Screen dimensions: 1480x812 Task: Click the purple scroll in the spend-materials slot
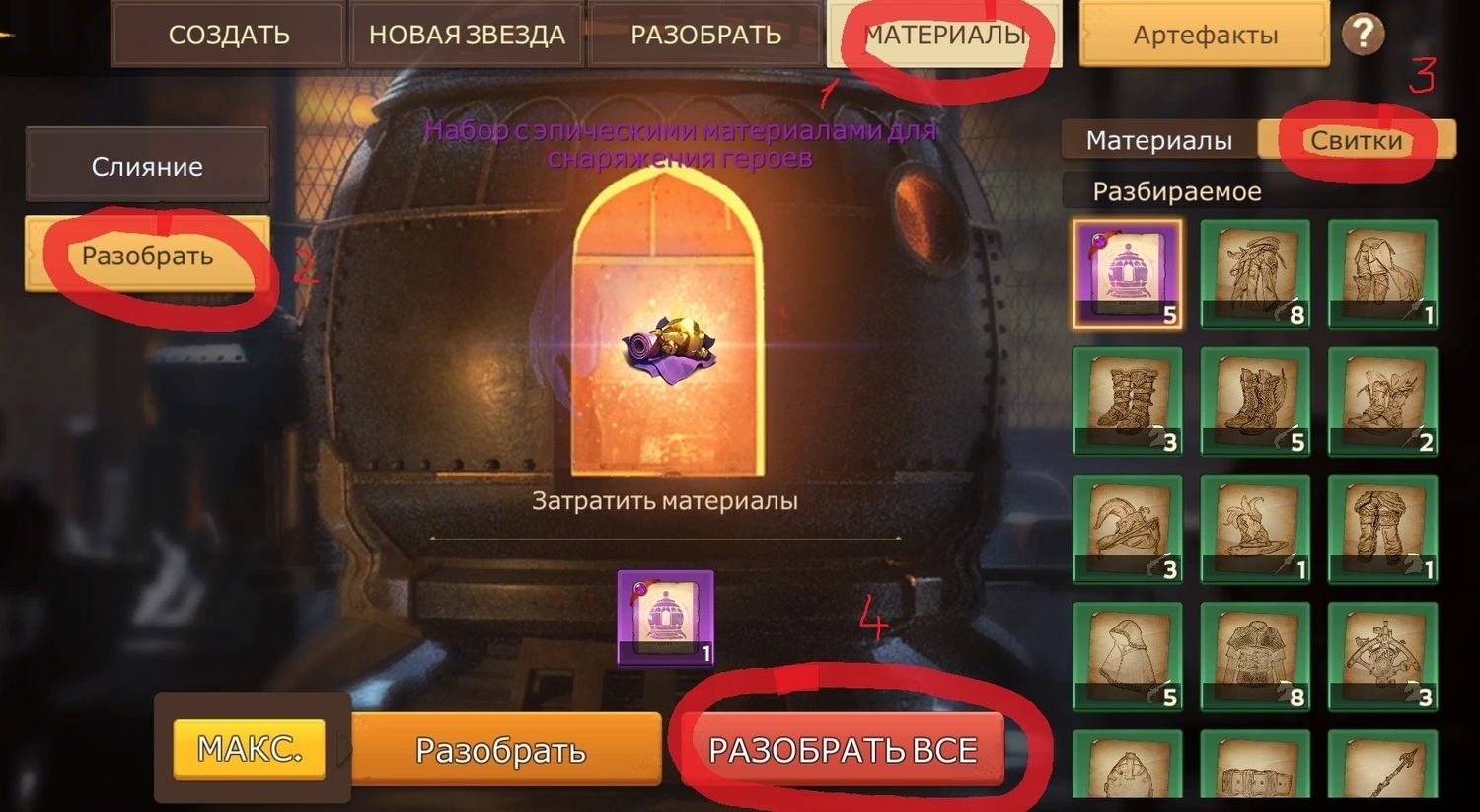coord(665,618)
